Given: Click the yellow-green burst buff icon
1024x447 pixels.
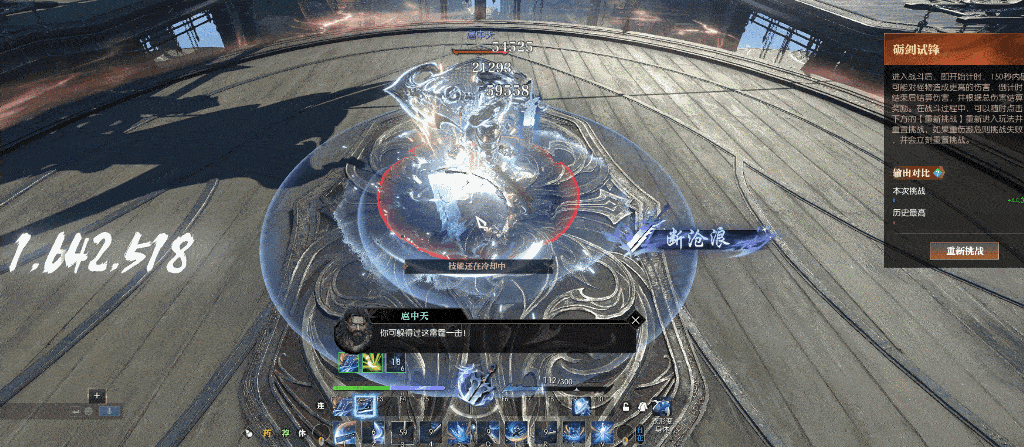Looking at the screenshot, I should point(372,362).
